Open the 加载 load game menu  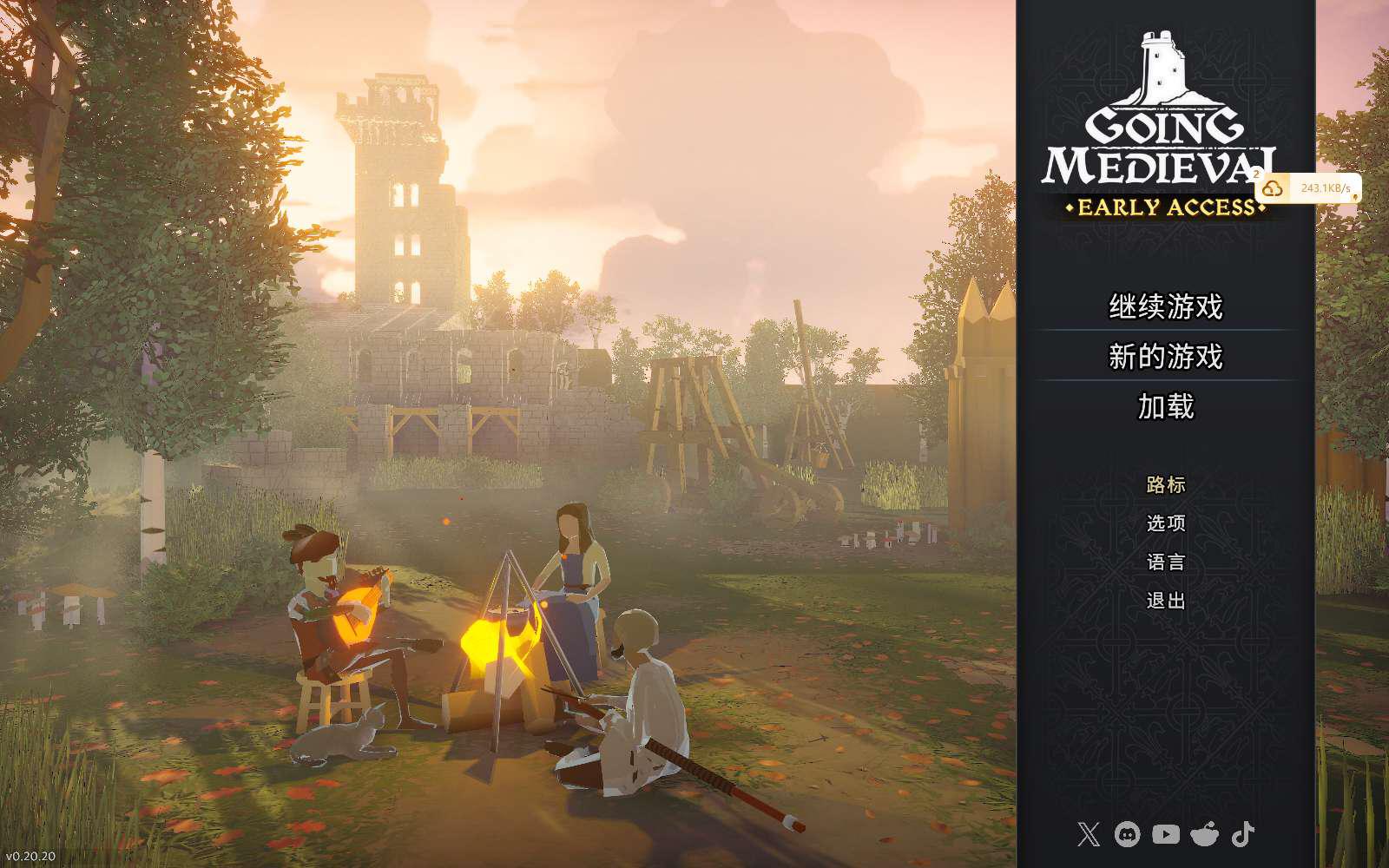point(1165,406)
